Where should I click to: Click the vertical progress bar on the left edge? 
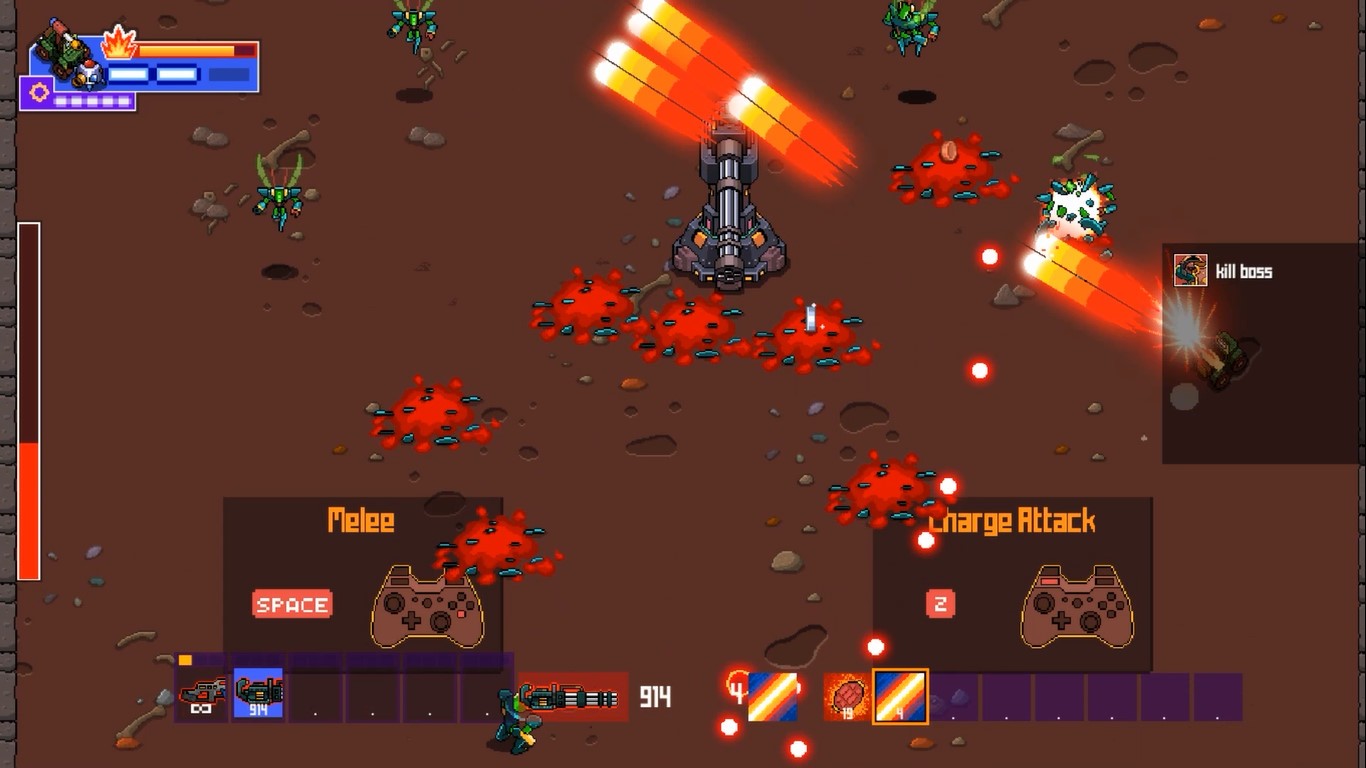click(x=28, y=400)
